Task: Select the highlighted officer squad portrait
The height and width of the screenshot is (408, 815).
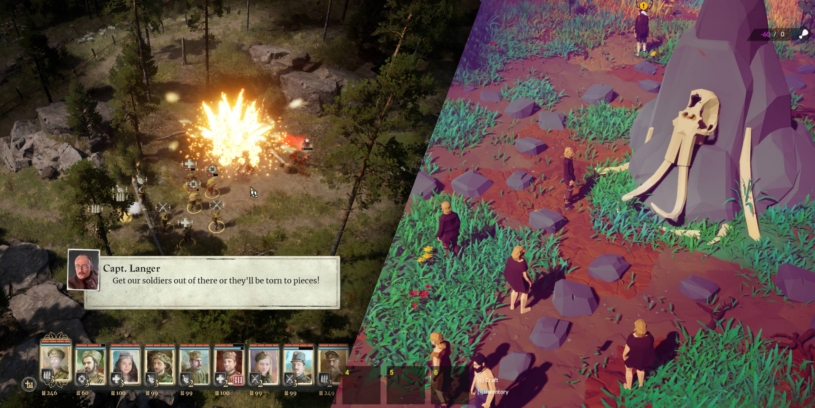Action: 55,364
